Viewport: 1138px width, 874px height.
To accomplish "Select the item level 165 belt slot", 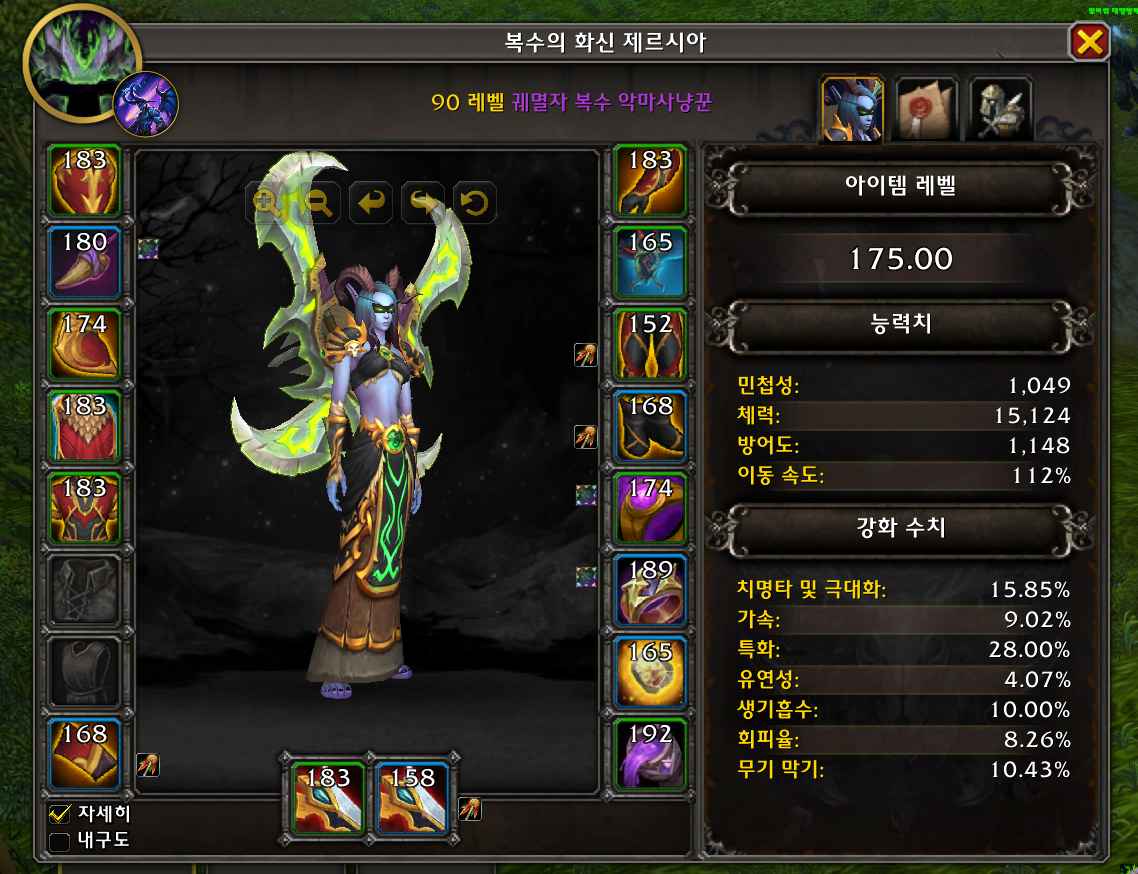I will click(650, 263).
